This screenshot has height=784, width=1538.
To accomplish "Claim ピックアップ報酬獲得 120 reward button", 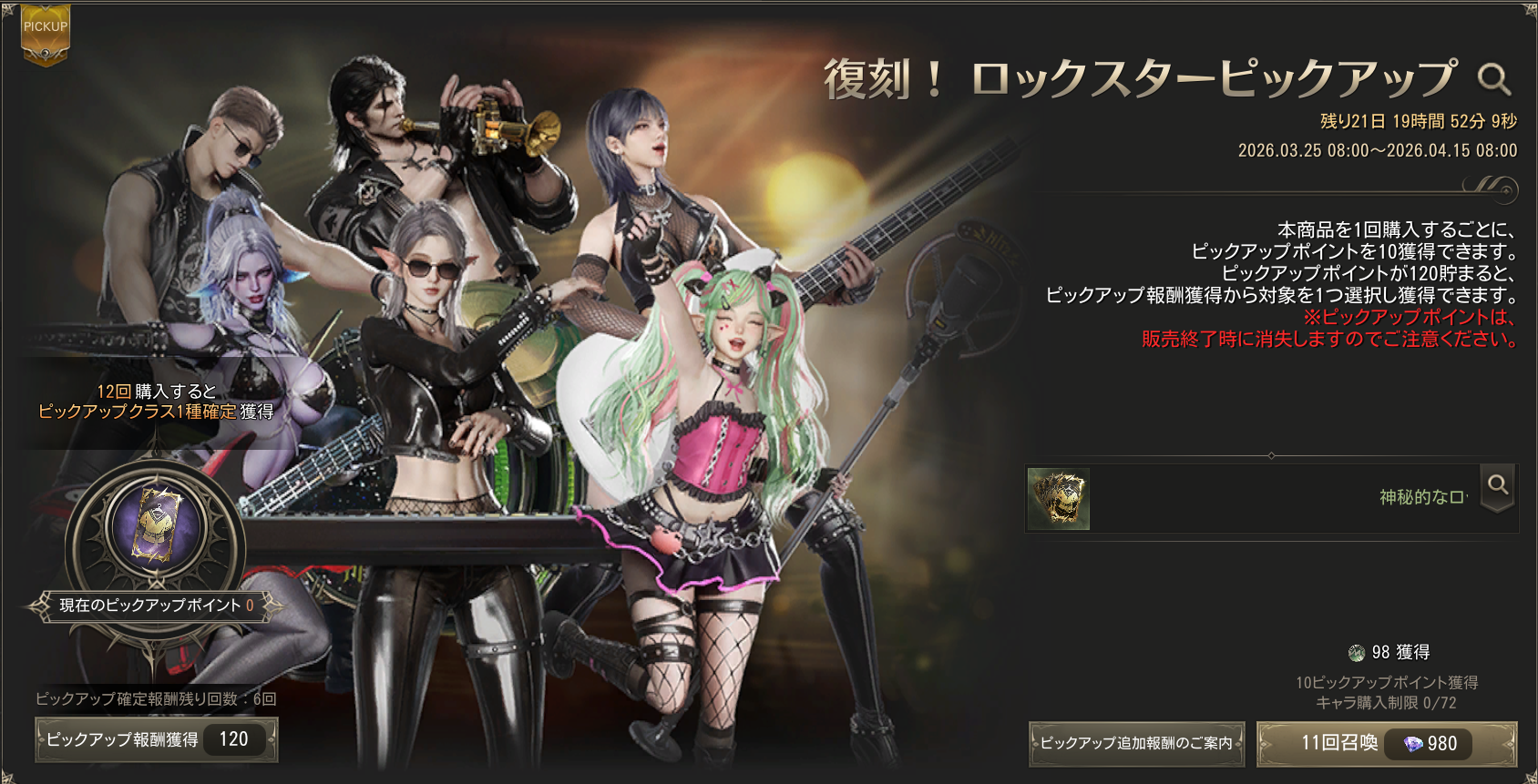I will click(x=157, y=739).
